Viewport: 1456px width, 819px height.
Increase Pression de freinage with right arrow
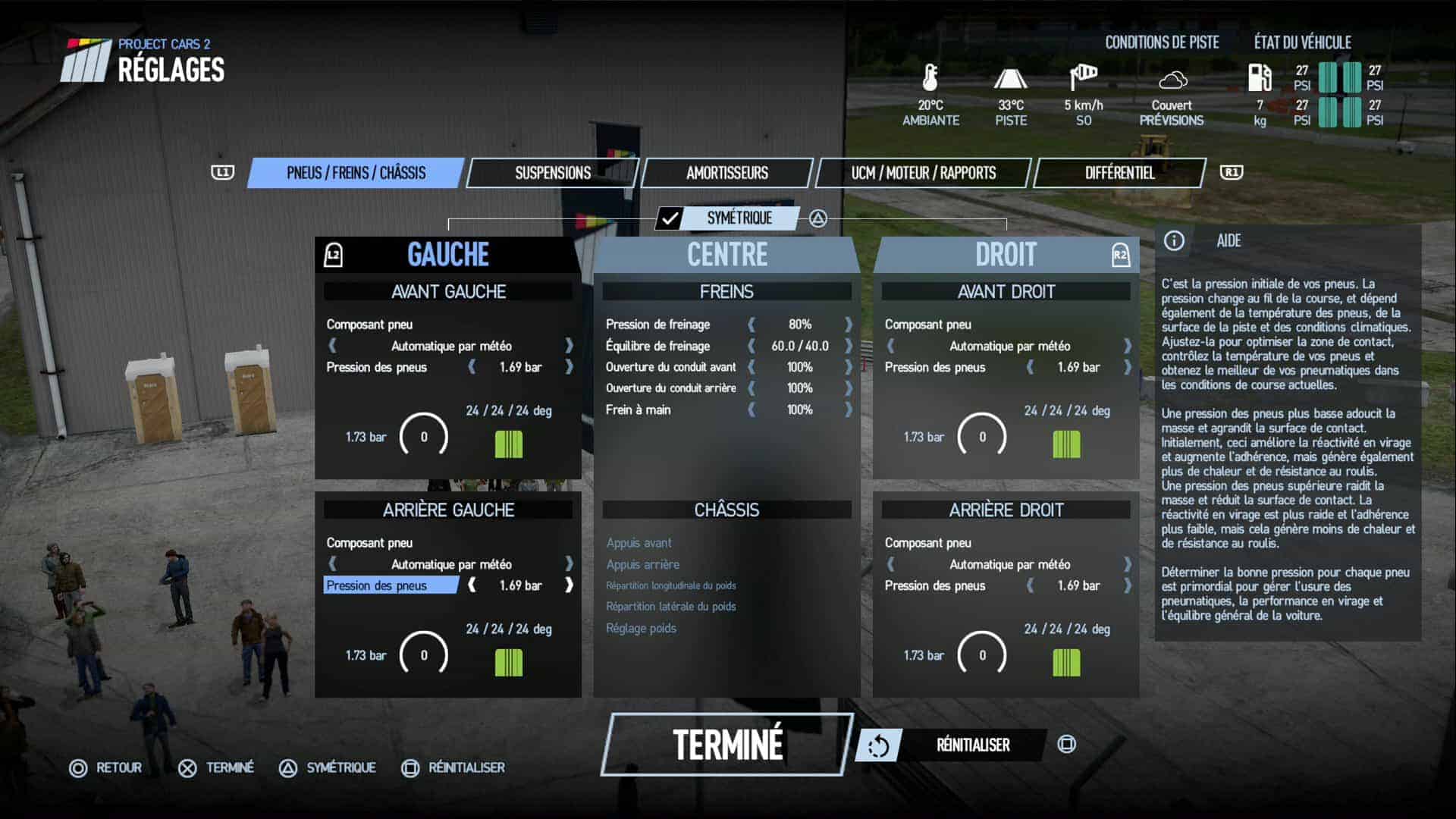849,325
